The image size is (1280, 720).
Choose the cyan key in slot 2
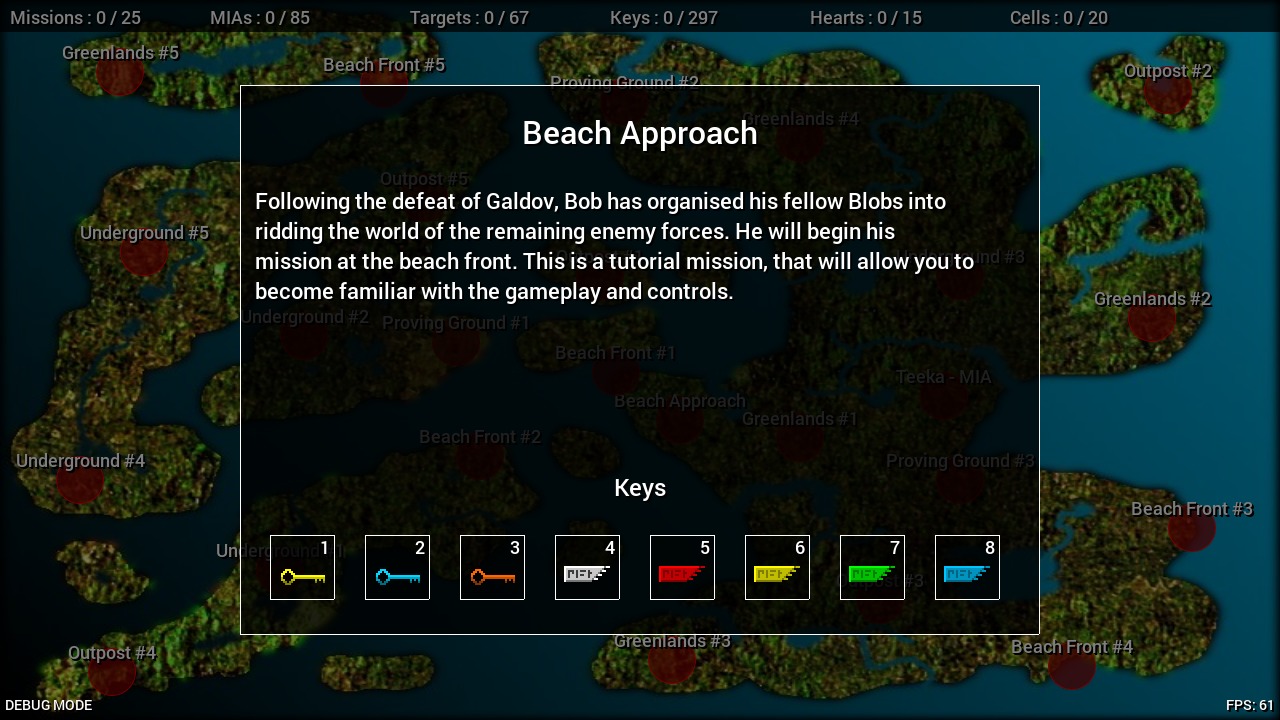click(397, 568)
